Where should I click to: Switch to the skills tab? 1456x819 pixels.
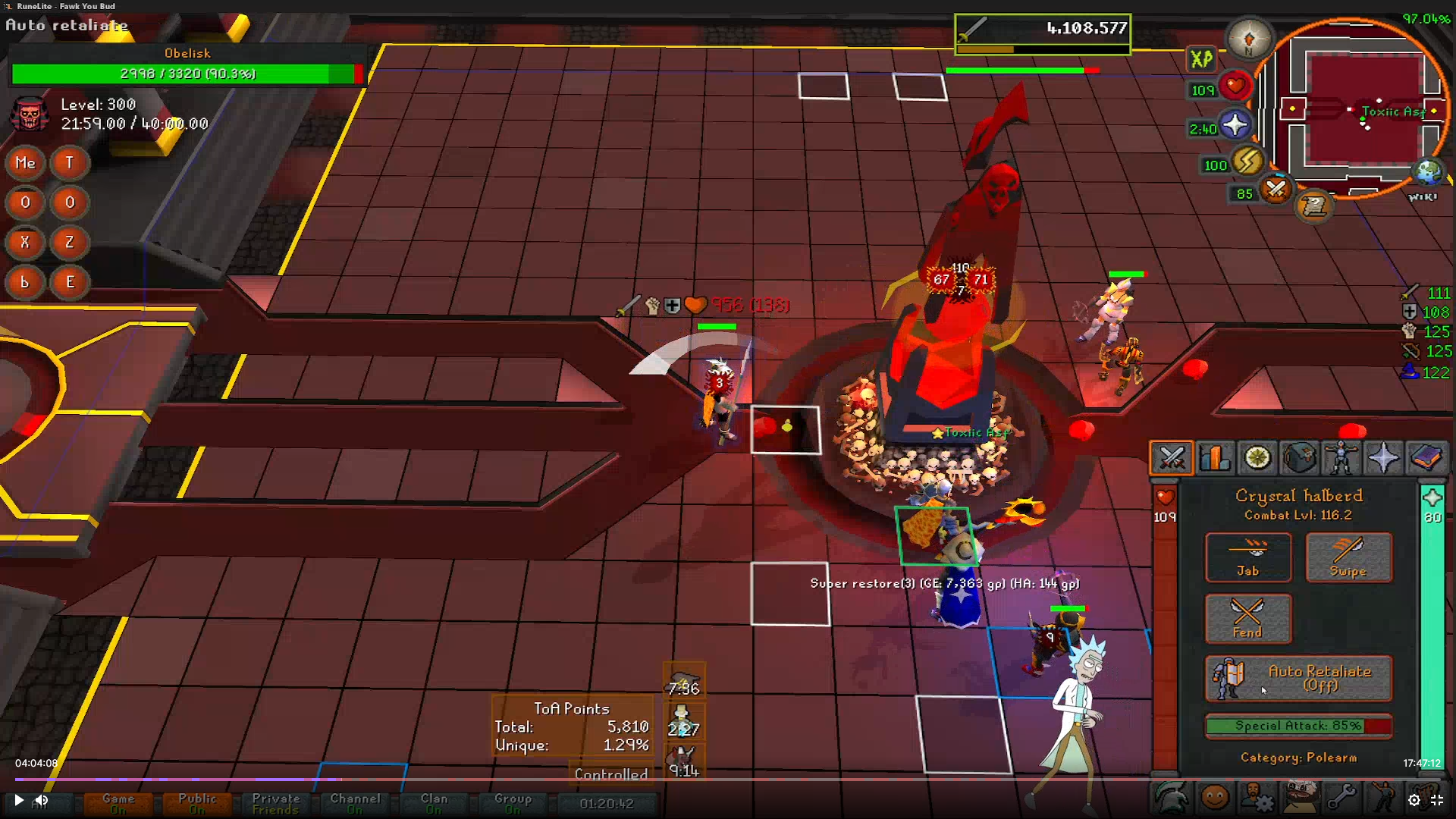[x=1214, y=458]
